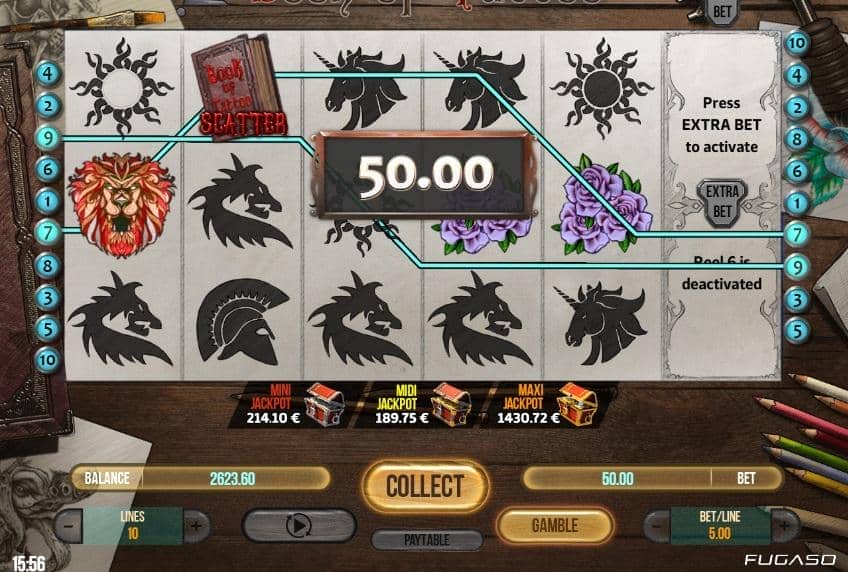The height and width of the screenshot is (572, 848).
Task: Decrease the number of lines
Action: coord(69,524)
